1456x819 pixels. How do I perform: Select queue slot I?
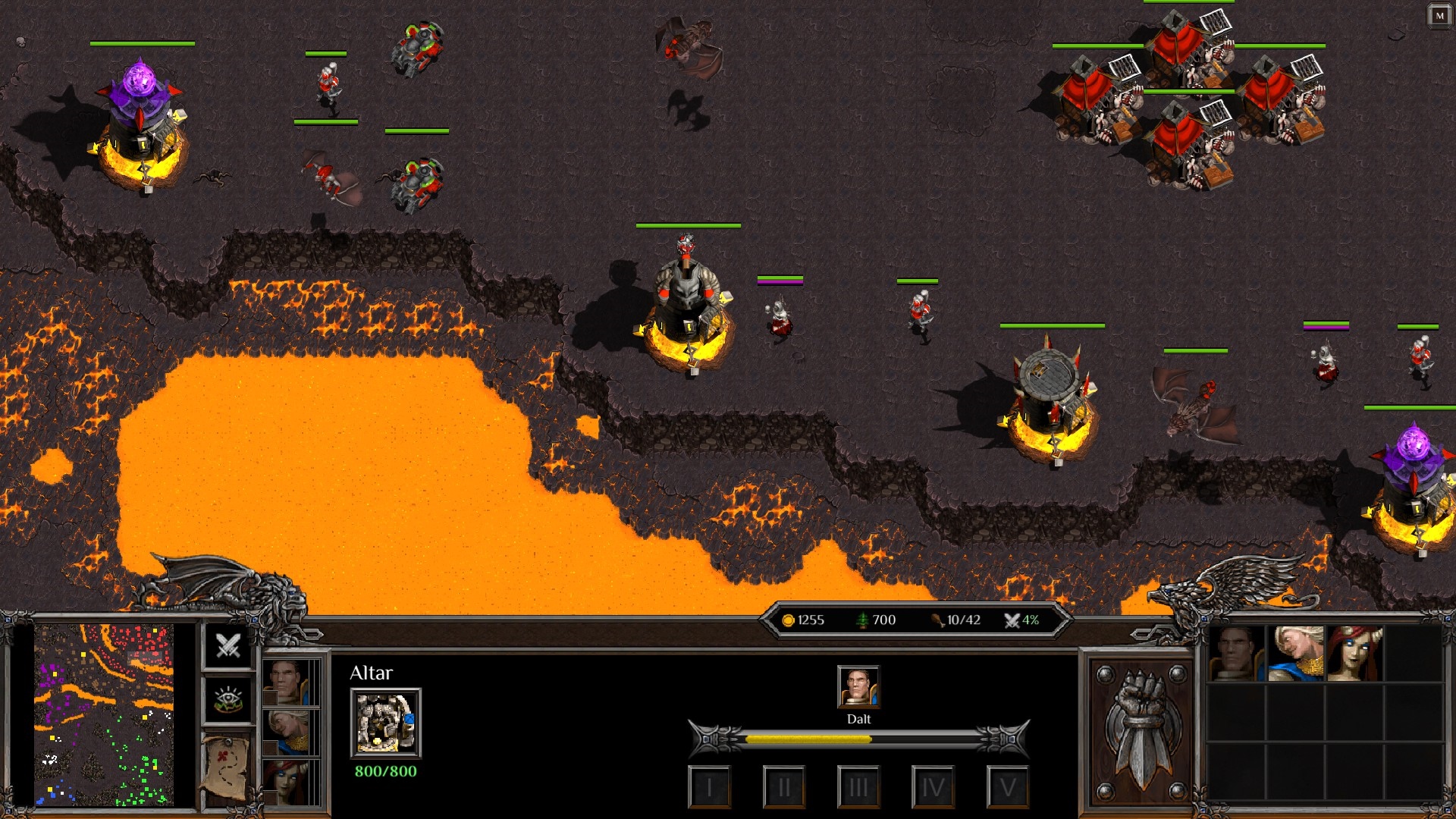tap(709, 787)
